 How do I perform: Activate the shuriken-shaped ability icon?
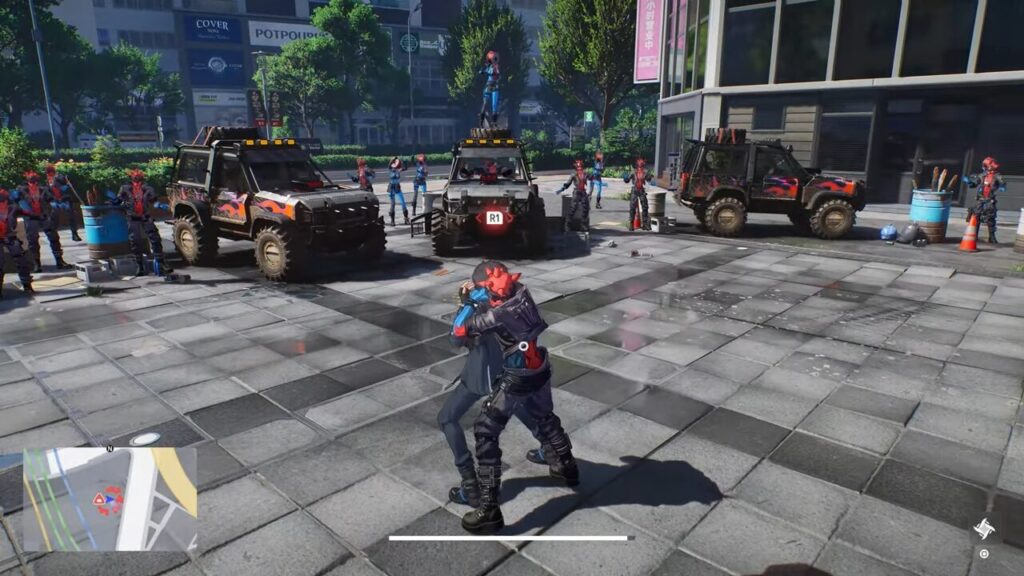coord(984,529)
